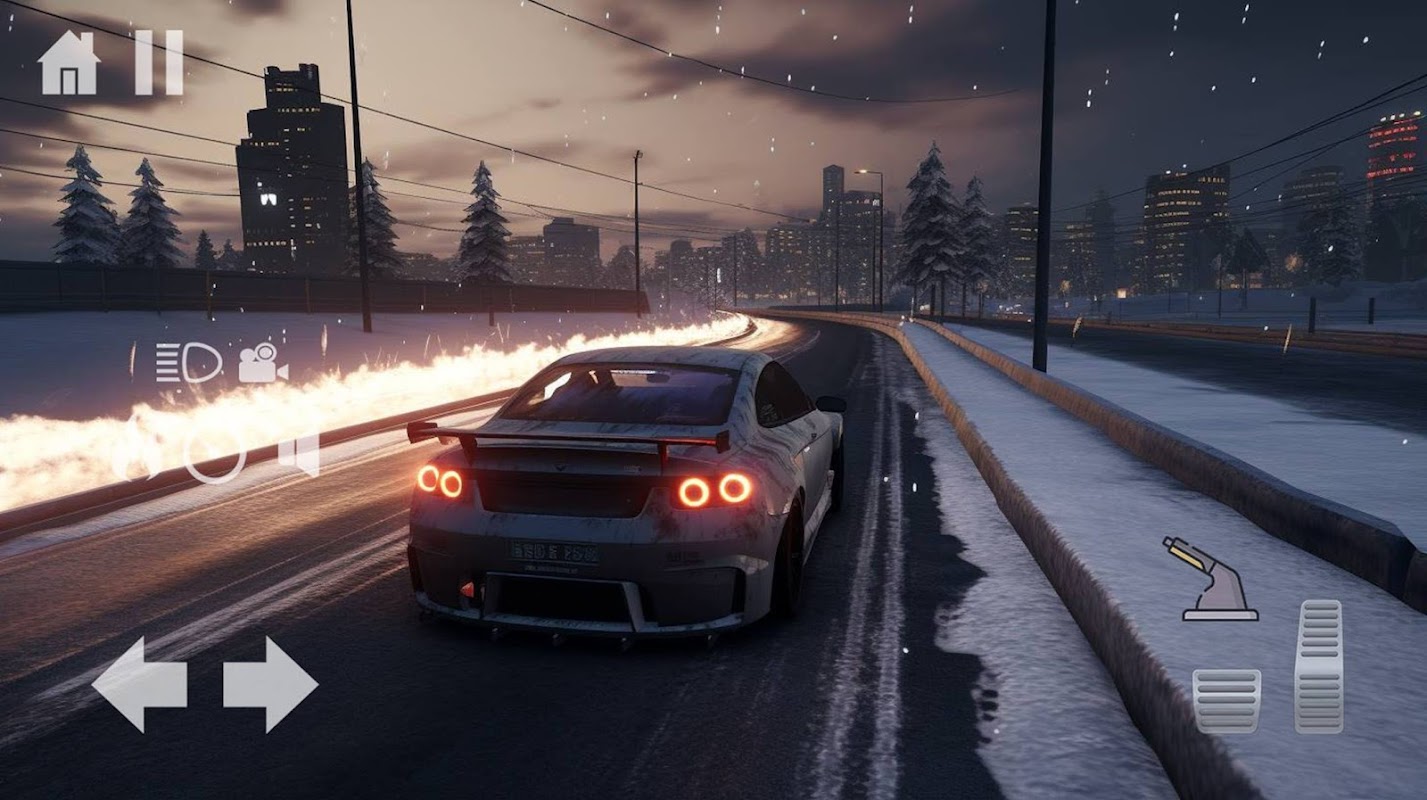The image size is (1427, 800).
Task: Return to the home menu
Action: pyautogui.click(x=69, y=63)
